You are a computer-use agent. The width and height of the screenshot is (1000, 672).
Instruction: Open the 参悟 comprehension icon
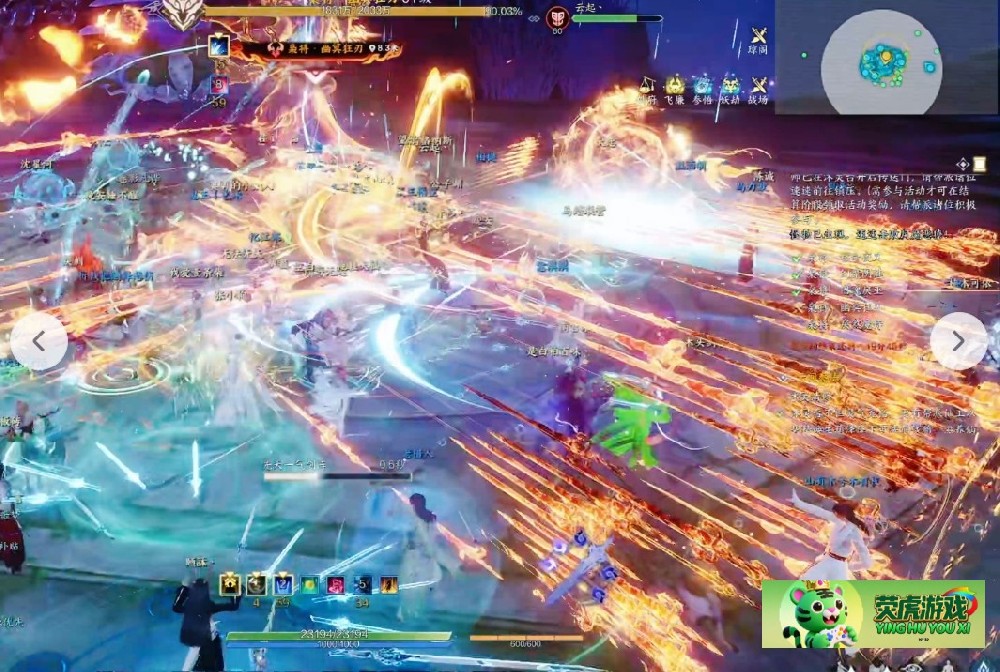tap(703, 86)
